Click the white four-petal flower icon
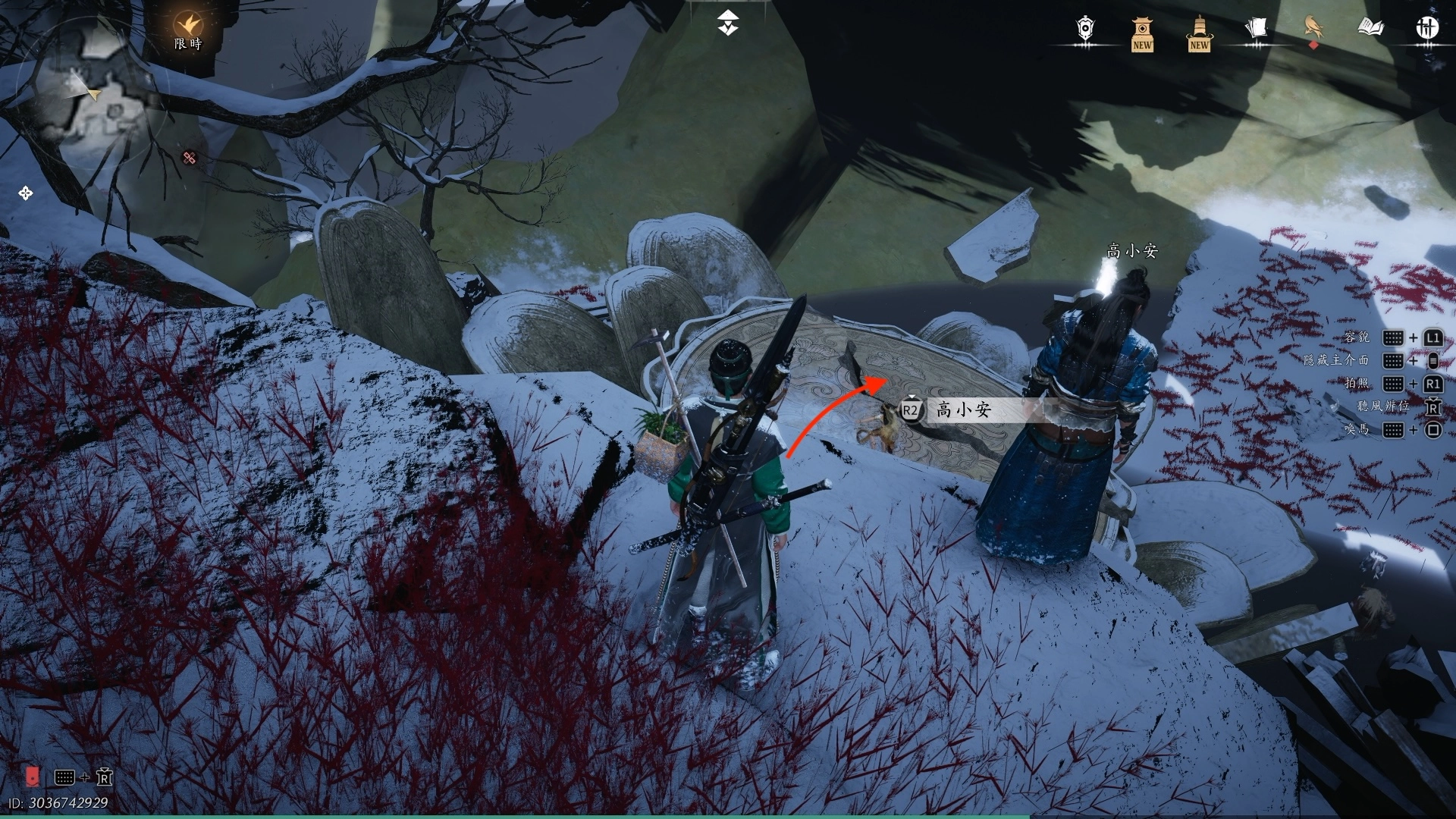The image size is (1456, 819). 25,193
